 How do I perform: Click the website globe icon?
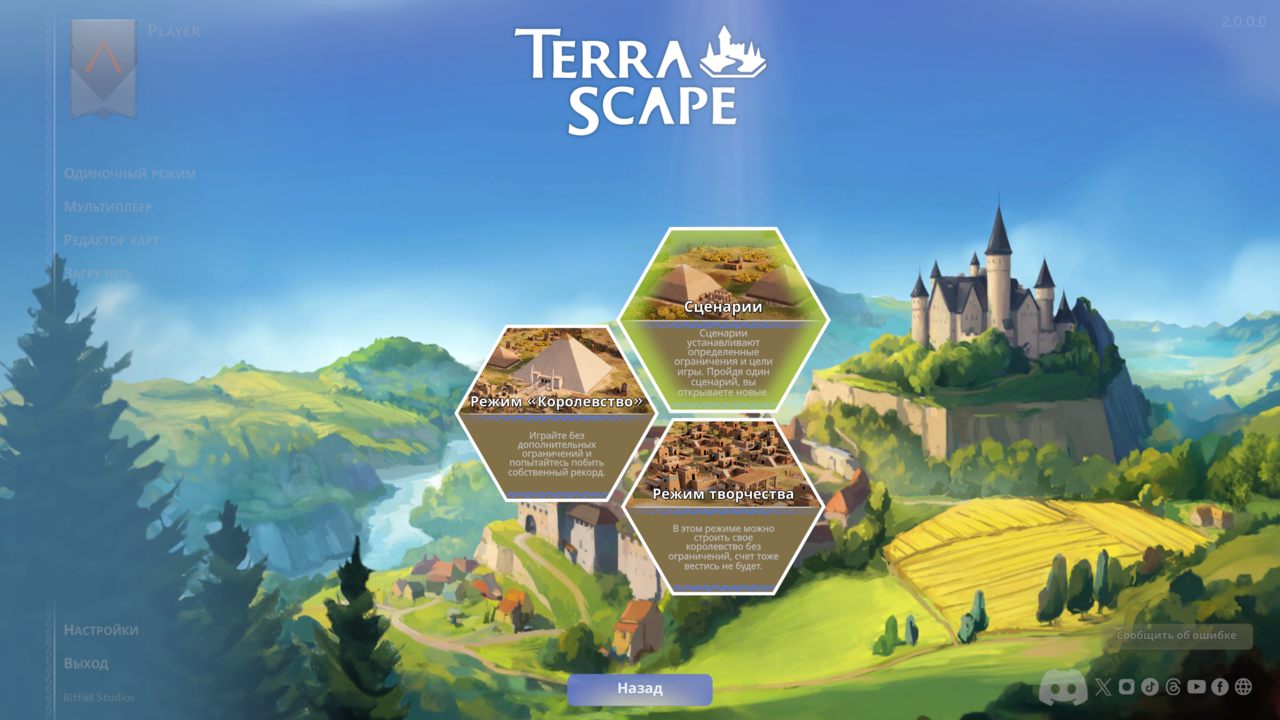[1243, 688]
